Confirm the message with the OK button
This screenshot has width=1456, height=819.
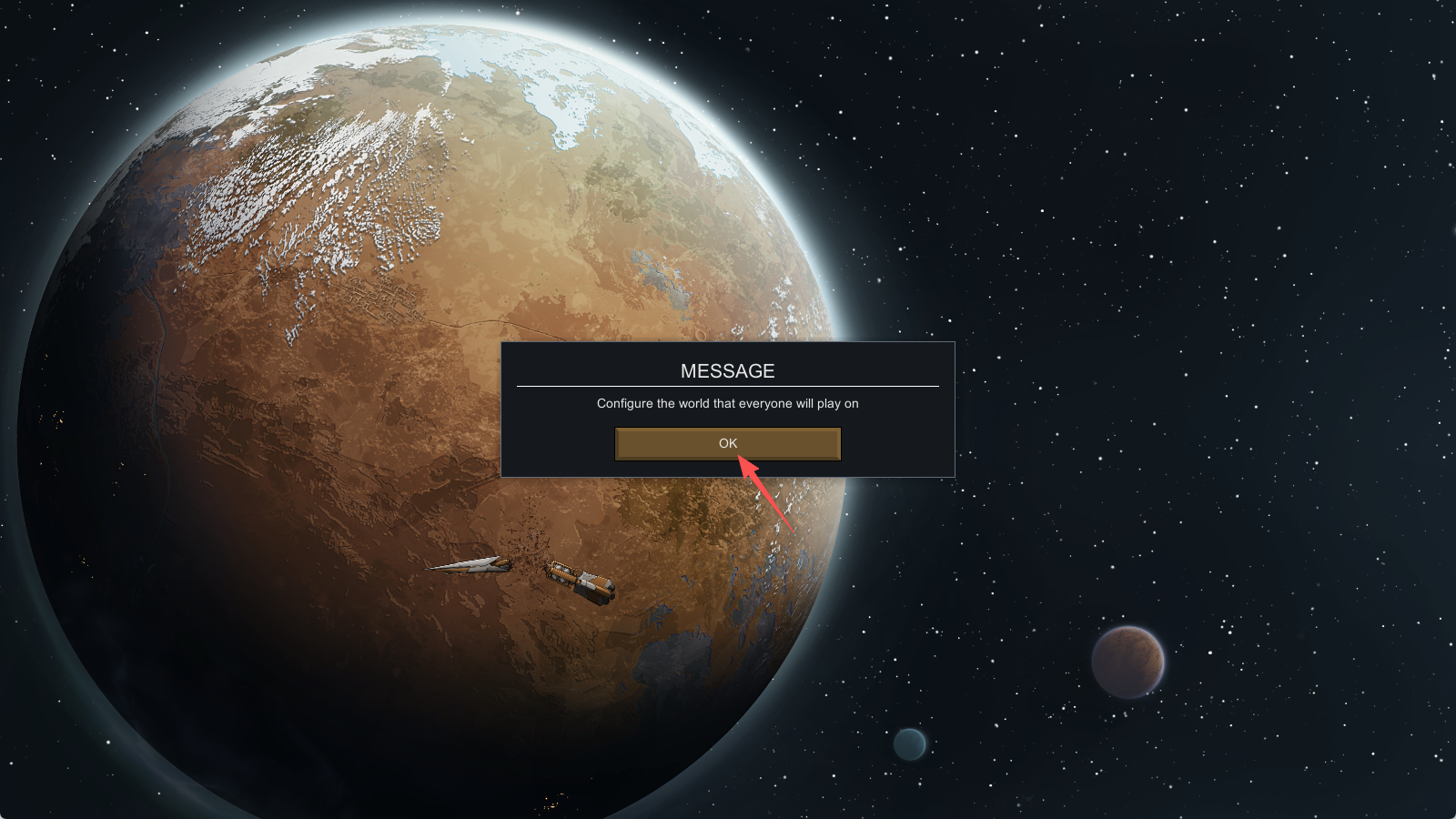click(x=727, y=444)
